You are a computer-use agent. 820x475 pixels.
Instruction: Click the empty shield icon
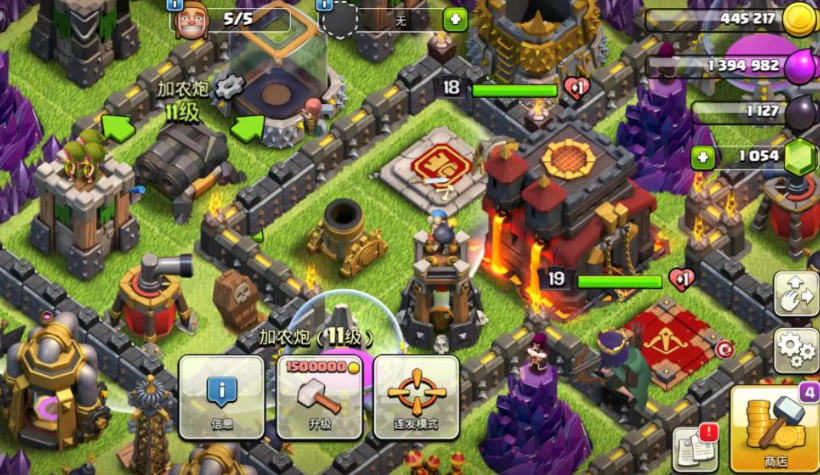[341, 20]
